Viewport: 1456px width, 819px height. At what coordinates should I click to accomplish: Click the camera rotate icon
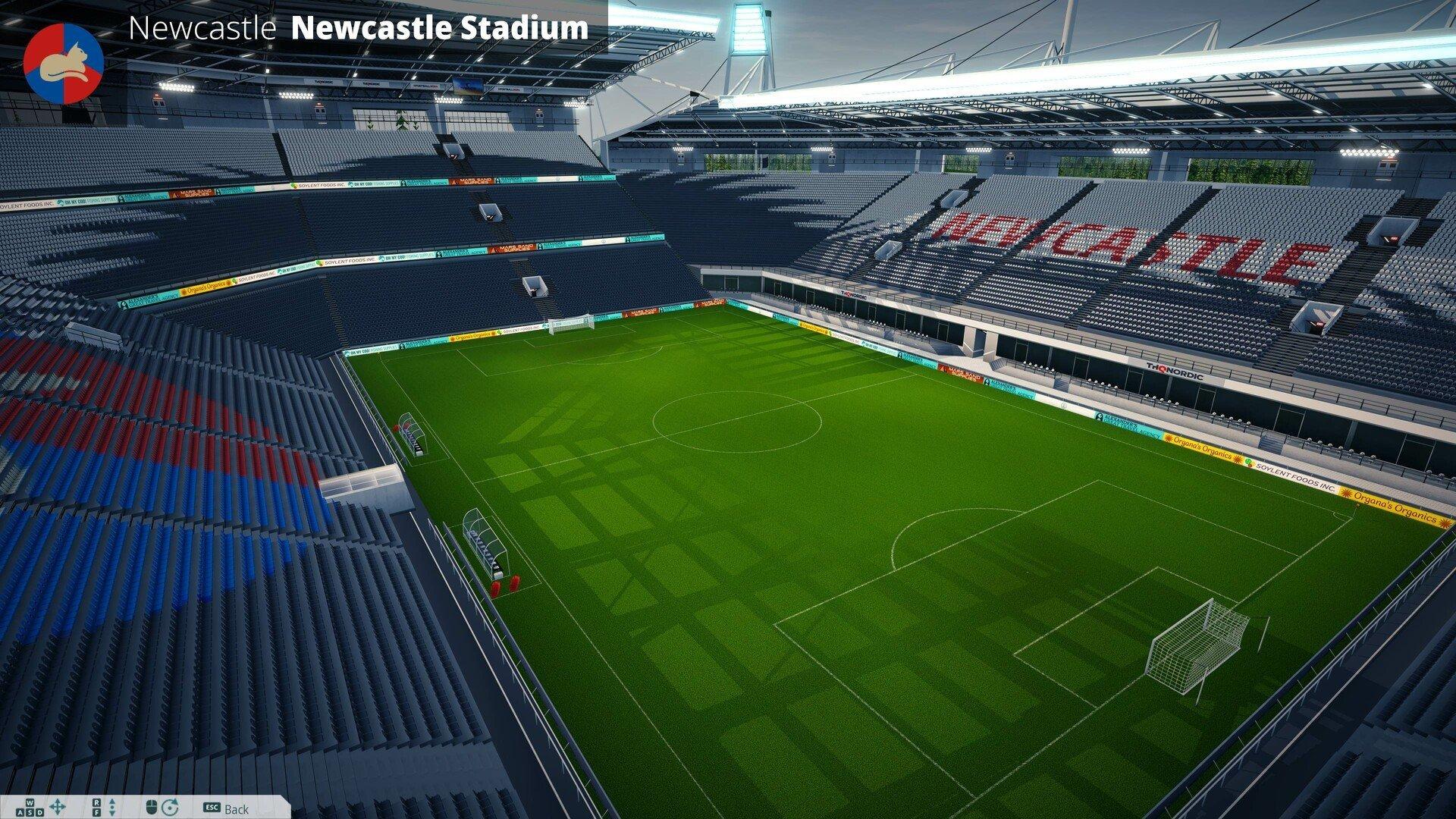pyautogui.click(x=169, y=805)
